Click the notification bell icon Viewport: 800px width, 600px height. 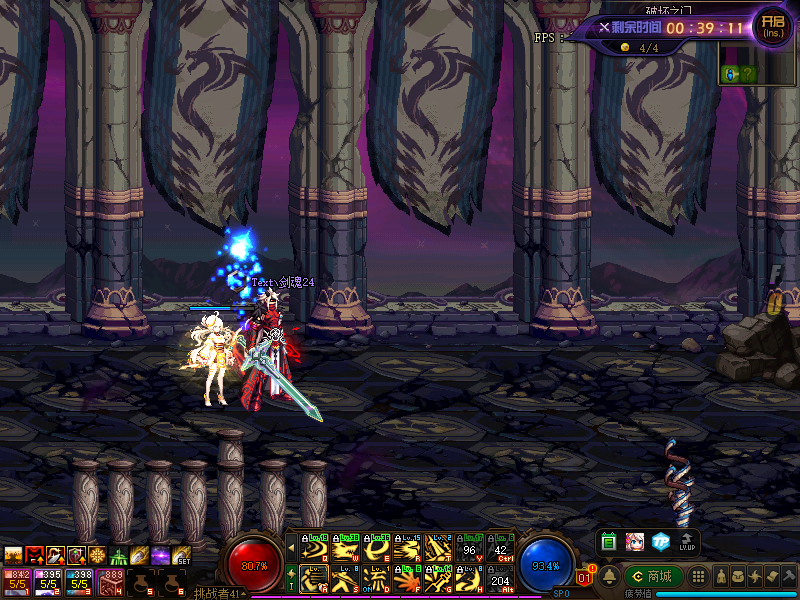coord(609,576)
